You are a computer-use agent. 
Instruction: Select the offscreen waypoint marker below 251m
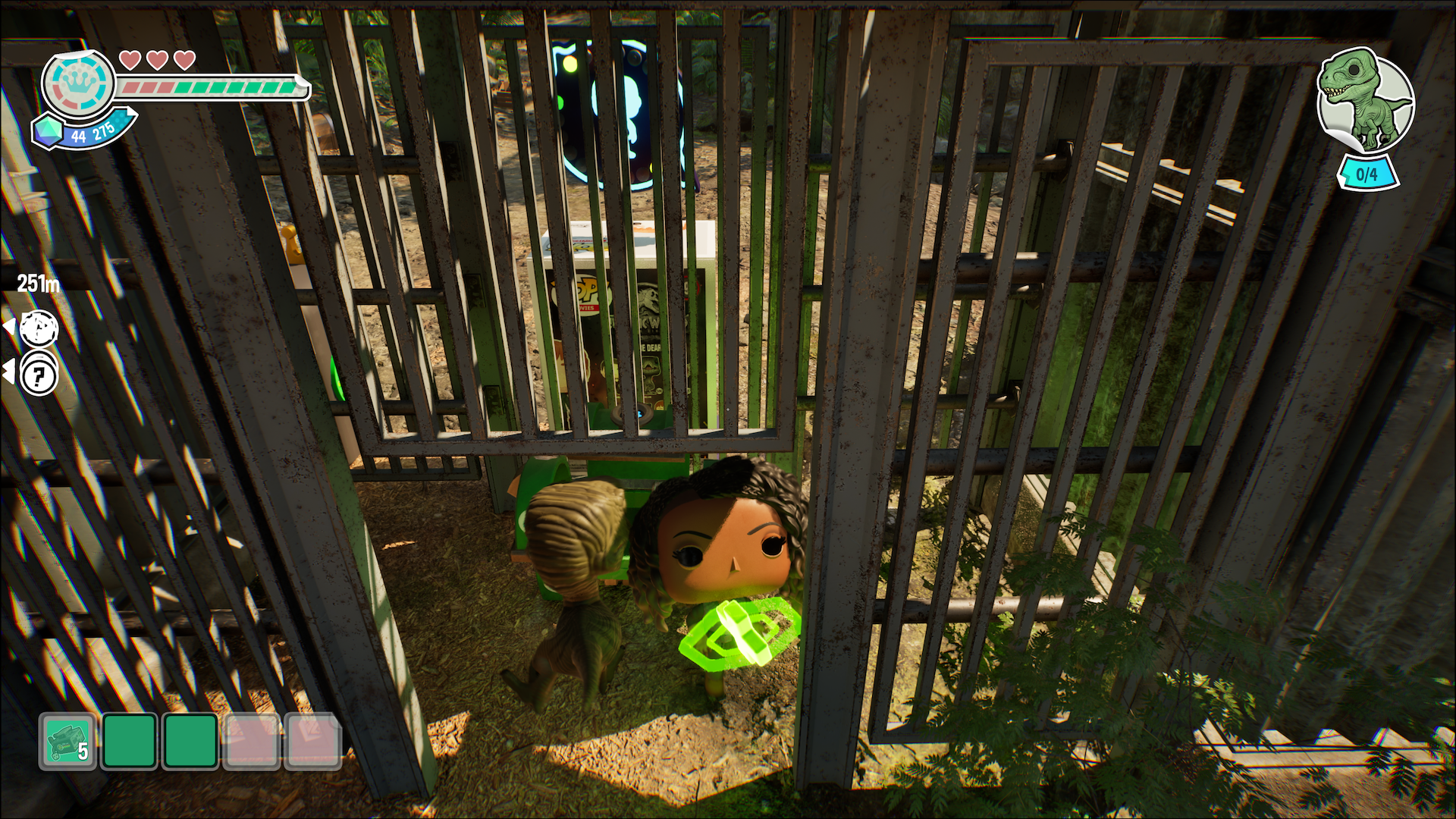click(39, 328)
